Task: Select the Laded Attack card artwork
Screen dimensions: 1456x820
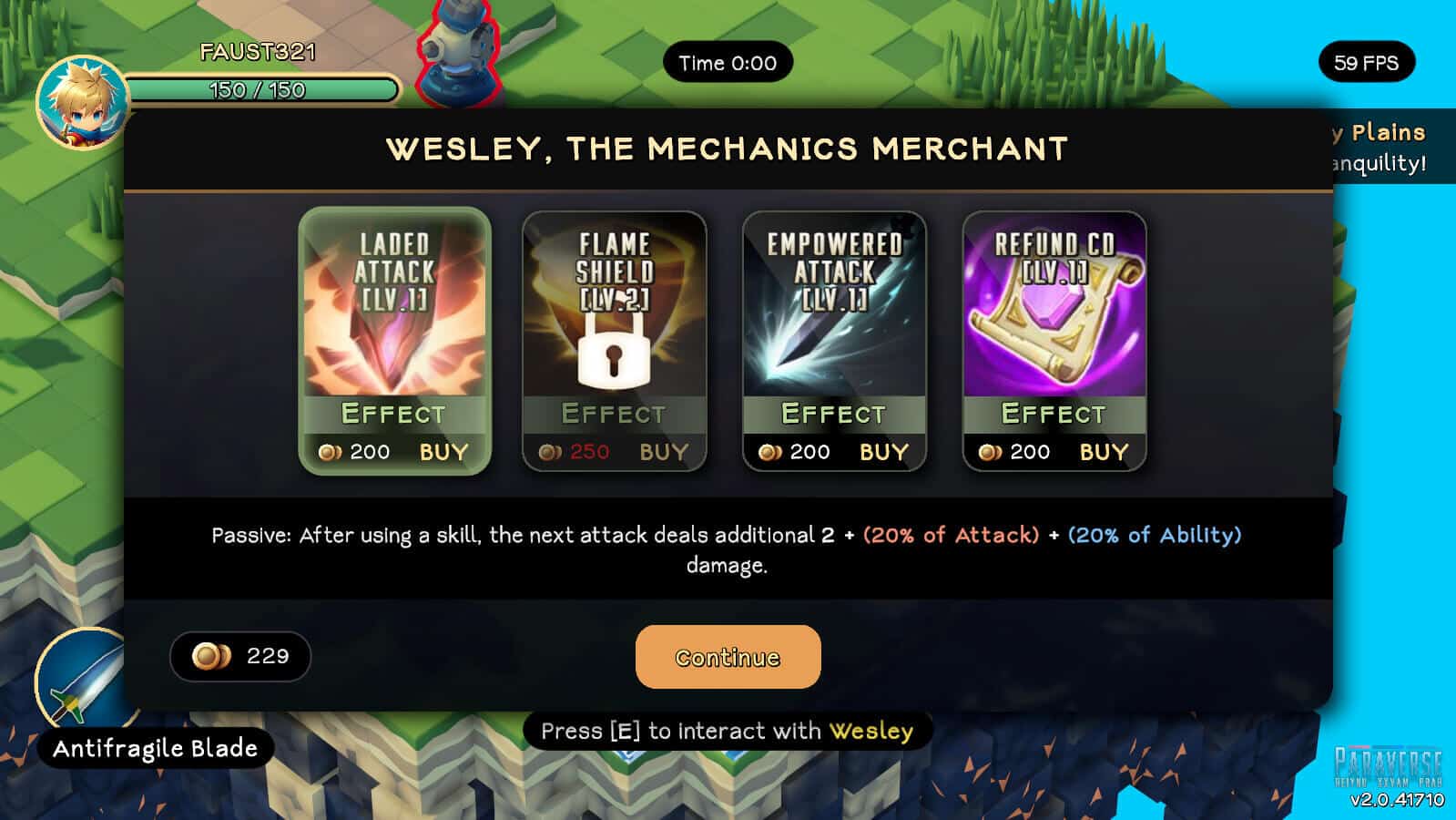Action: click(394, 310)
